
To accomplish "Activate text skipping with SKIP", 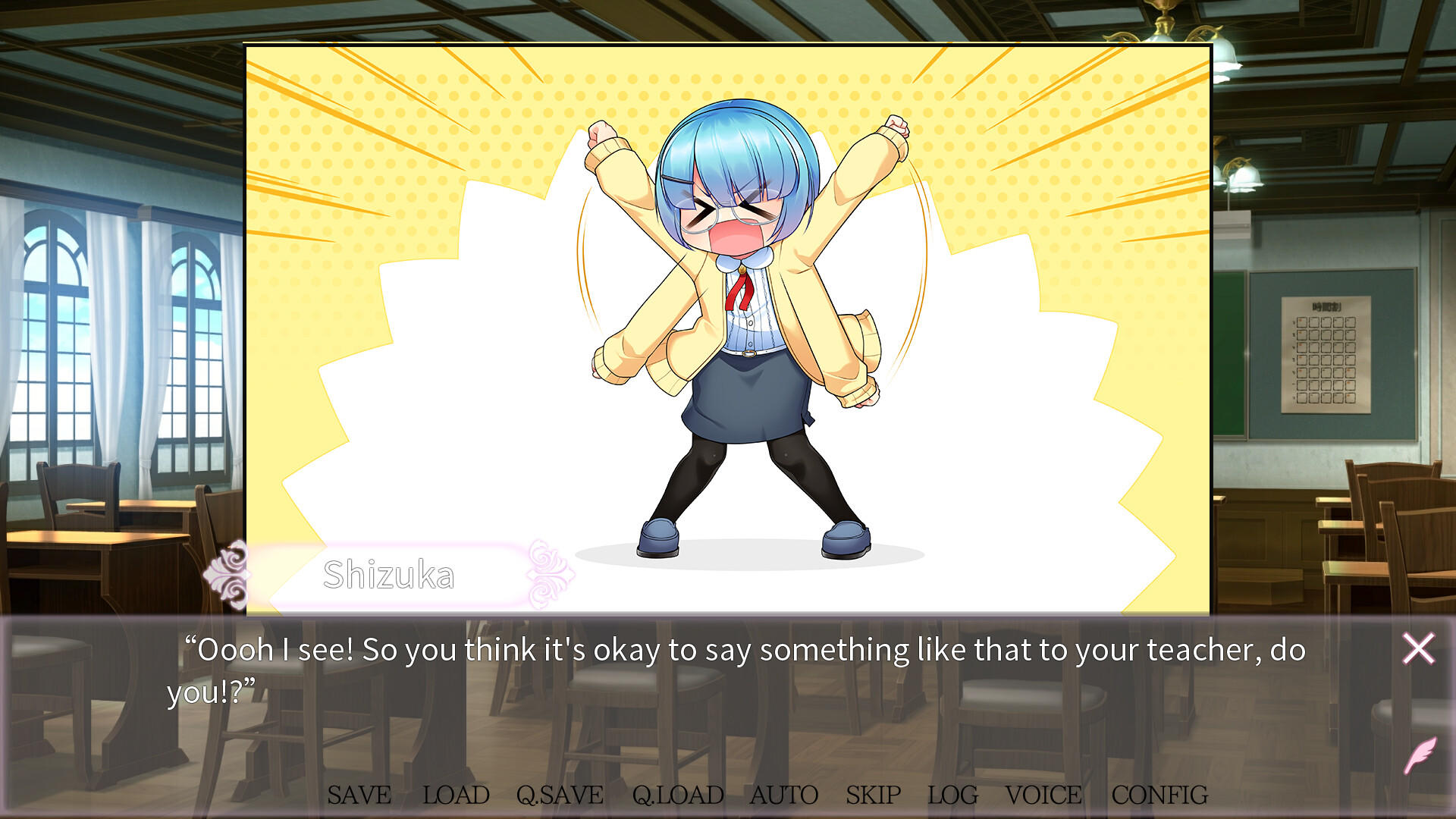I will point(872,795).
